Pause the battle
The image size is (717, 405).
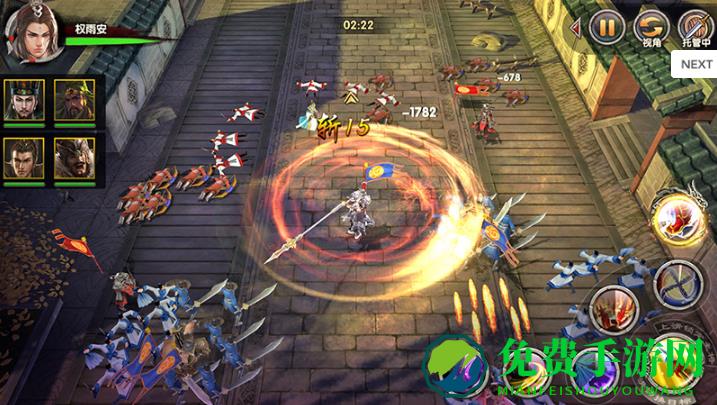(607, 25)
